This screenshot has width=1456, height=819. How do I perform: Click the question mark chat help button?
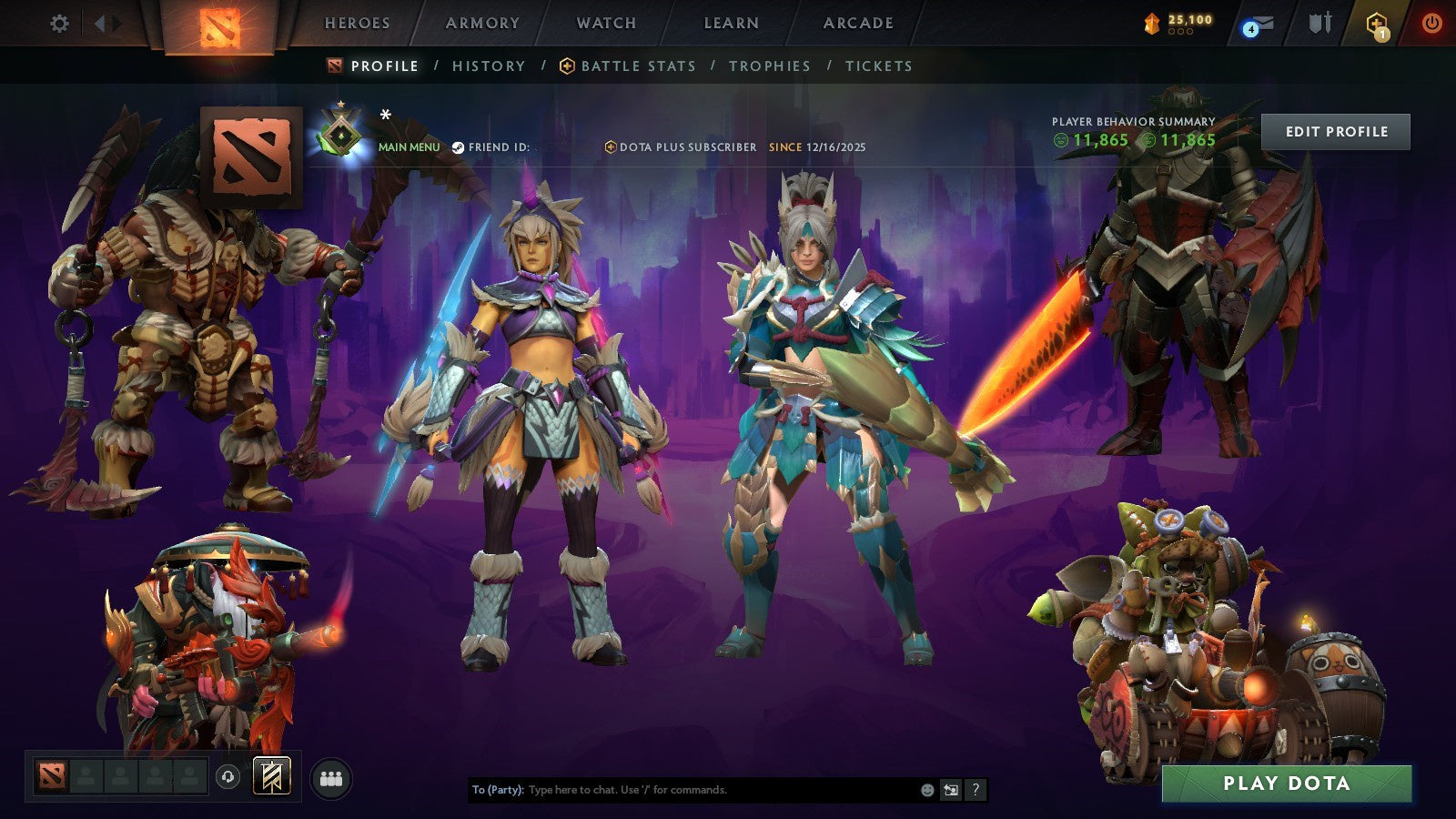(x=975, y=791)
